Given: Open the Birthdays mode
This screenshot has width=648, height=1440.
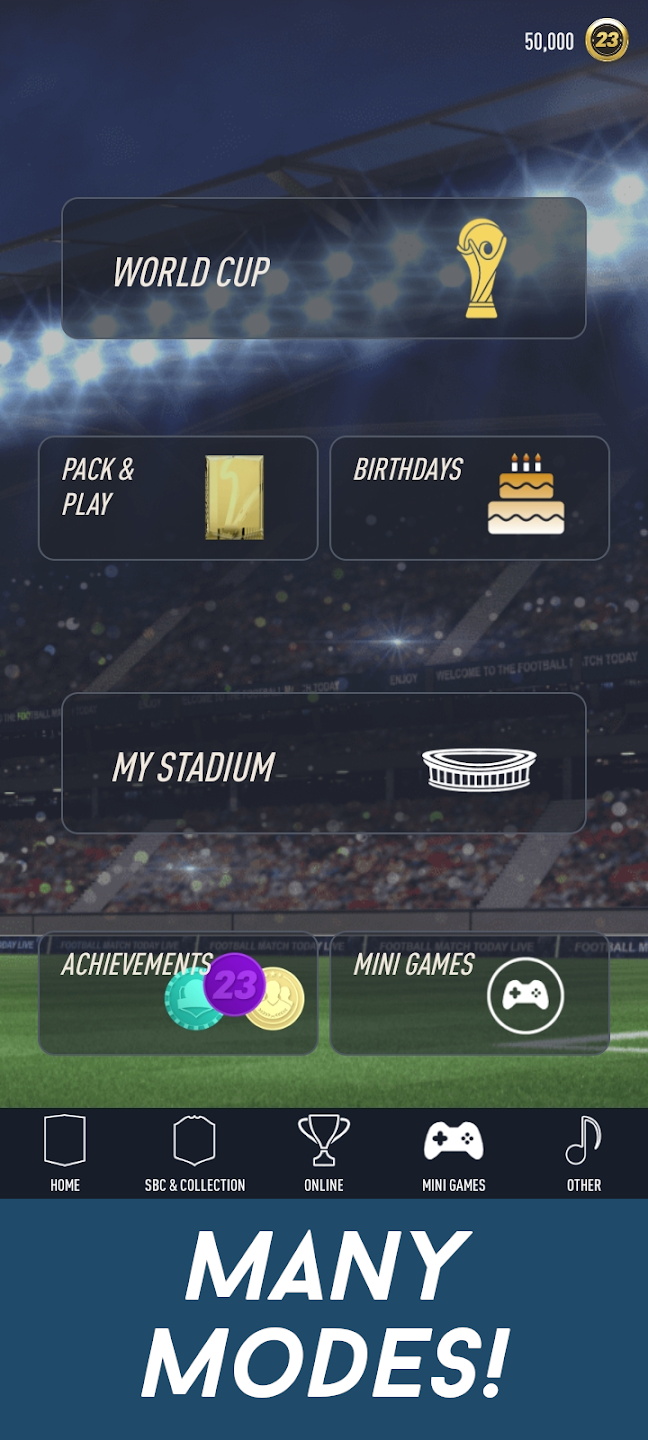Looking at the screenshot, I should click(x=469, y=498).
